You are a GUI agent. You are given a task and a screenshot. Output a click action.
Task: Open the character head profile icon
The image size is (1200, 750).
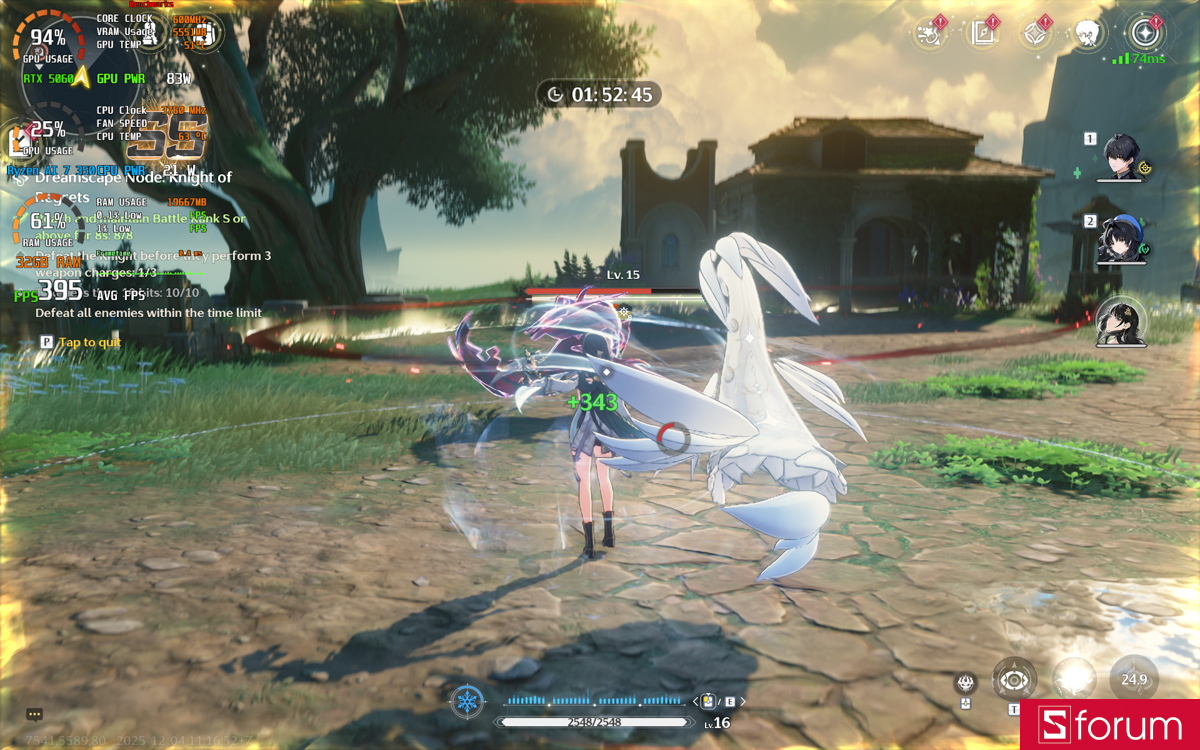[x=1088, y=34]
